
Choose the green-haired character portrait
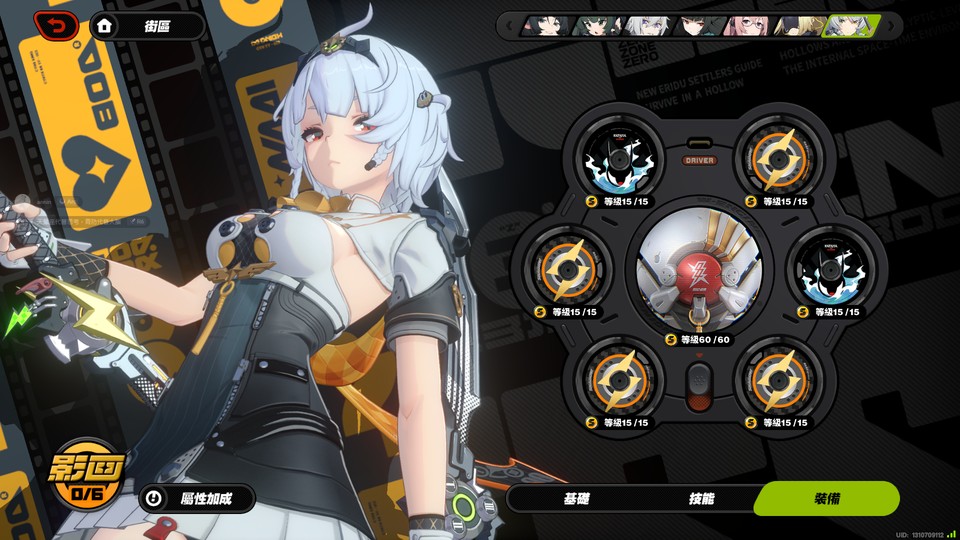(596, 26)
